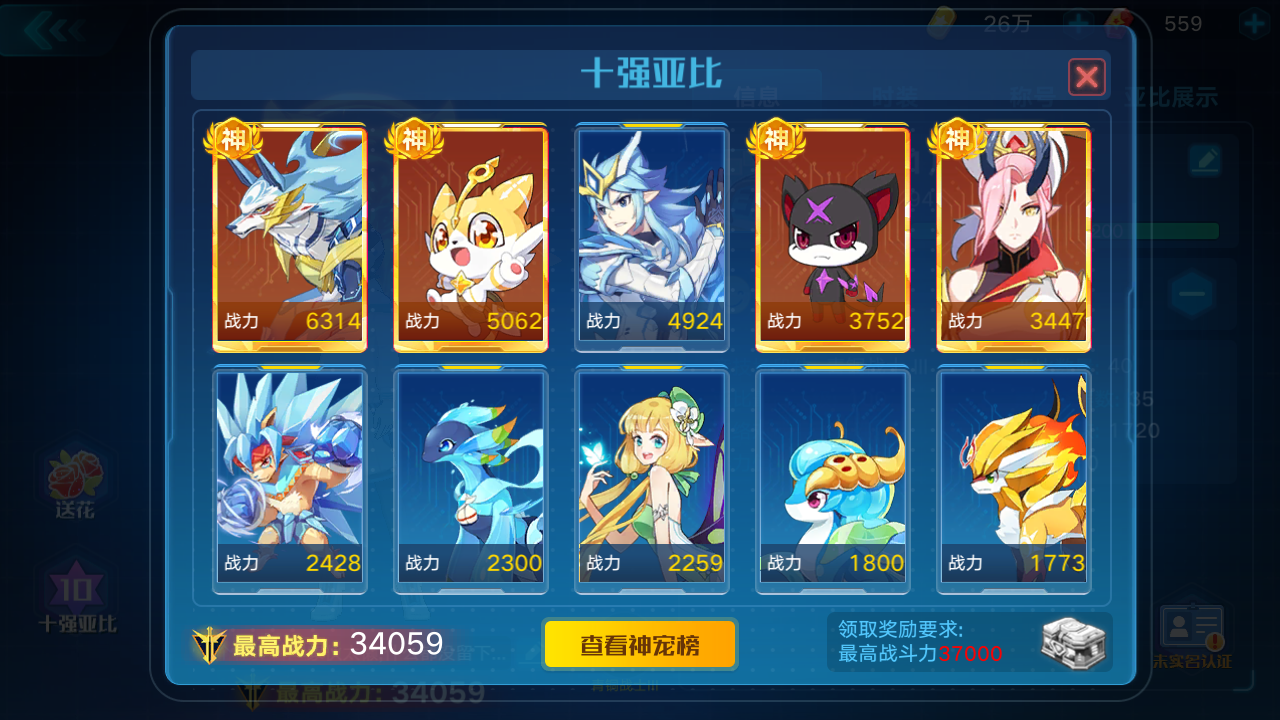Select the wolf card with 6314 战力
Viewport: 1280px width, 720px height.
click(x=289, y=235)
